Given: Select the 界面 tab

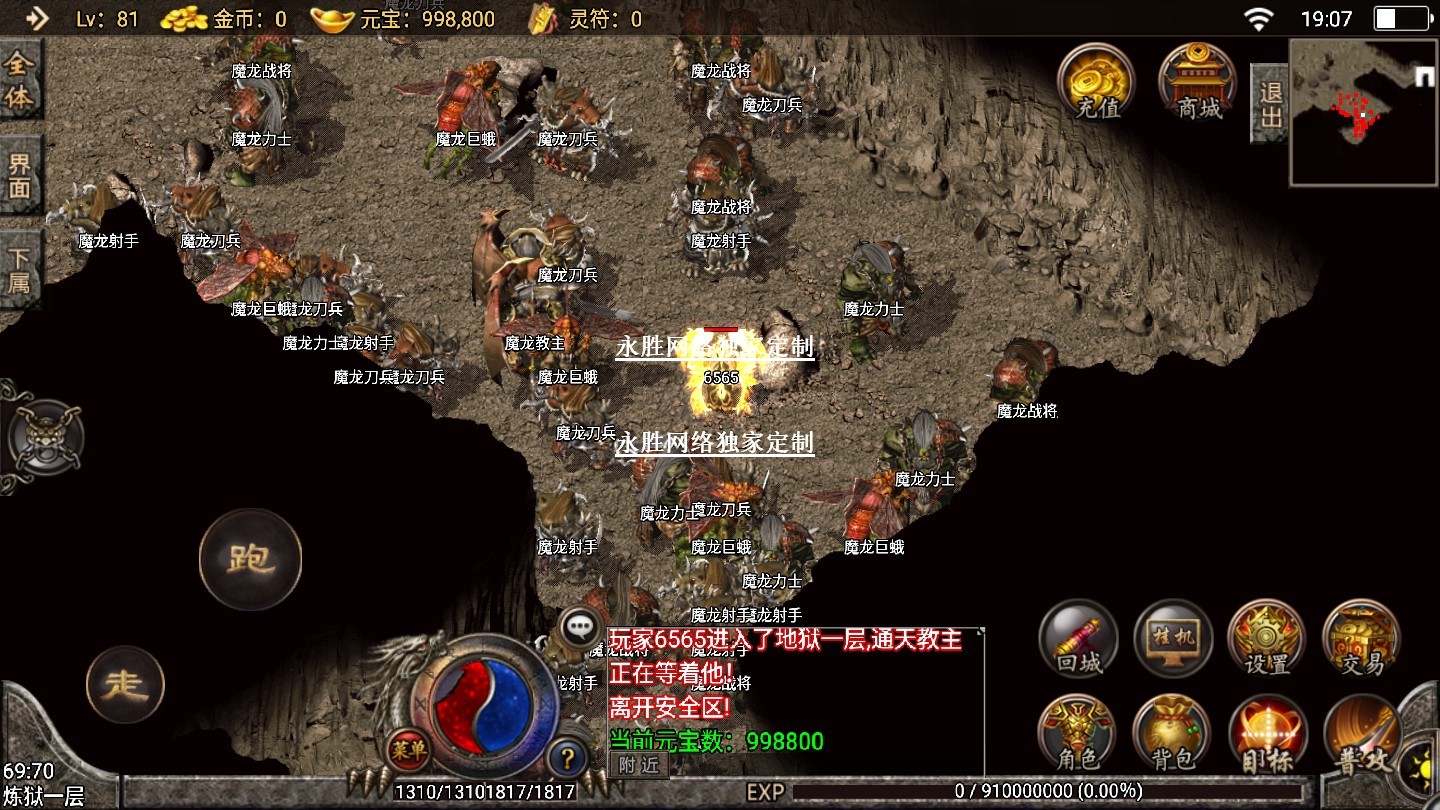Looking at the screenshot, I should click(20, 176).
